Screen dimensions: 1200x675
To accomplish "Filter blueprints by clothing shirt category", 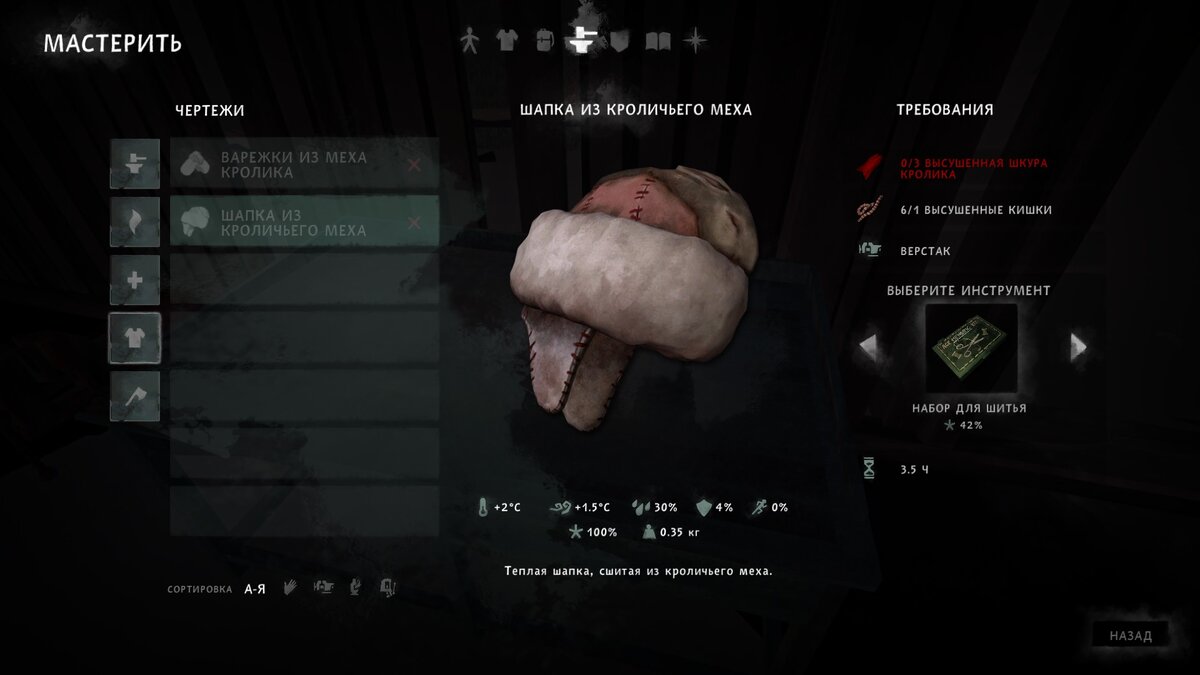I will click(x=134, y=339).
